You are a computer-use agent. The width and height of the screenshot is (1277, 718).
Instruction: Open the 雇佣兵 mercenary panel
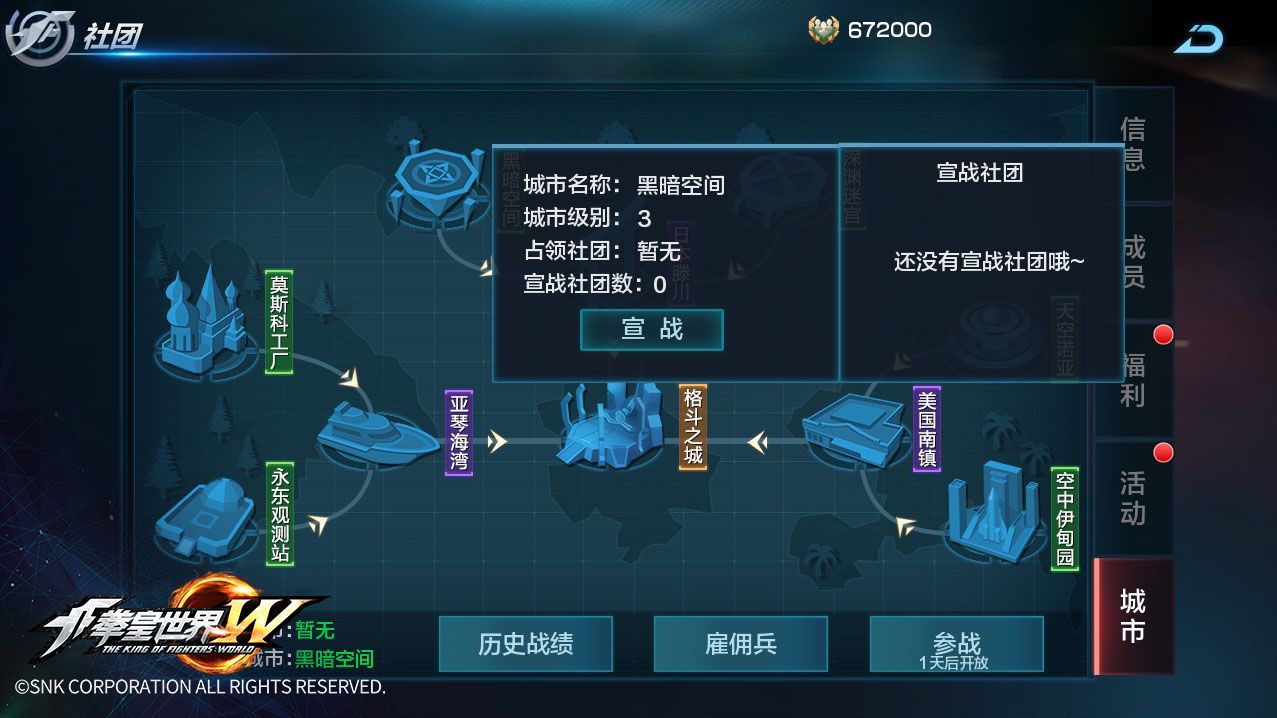point(740,644)
